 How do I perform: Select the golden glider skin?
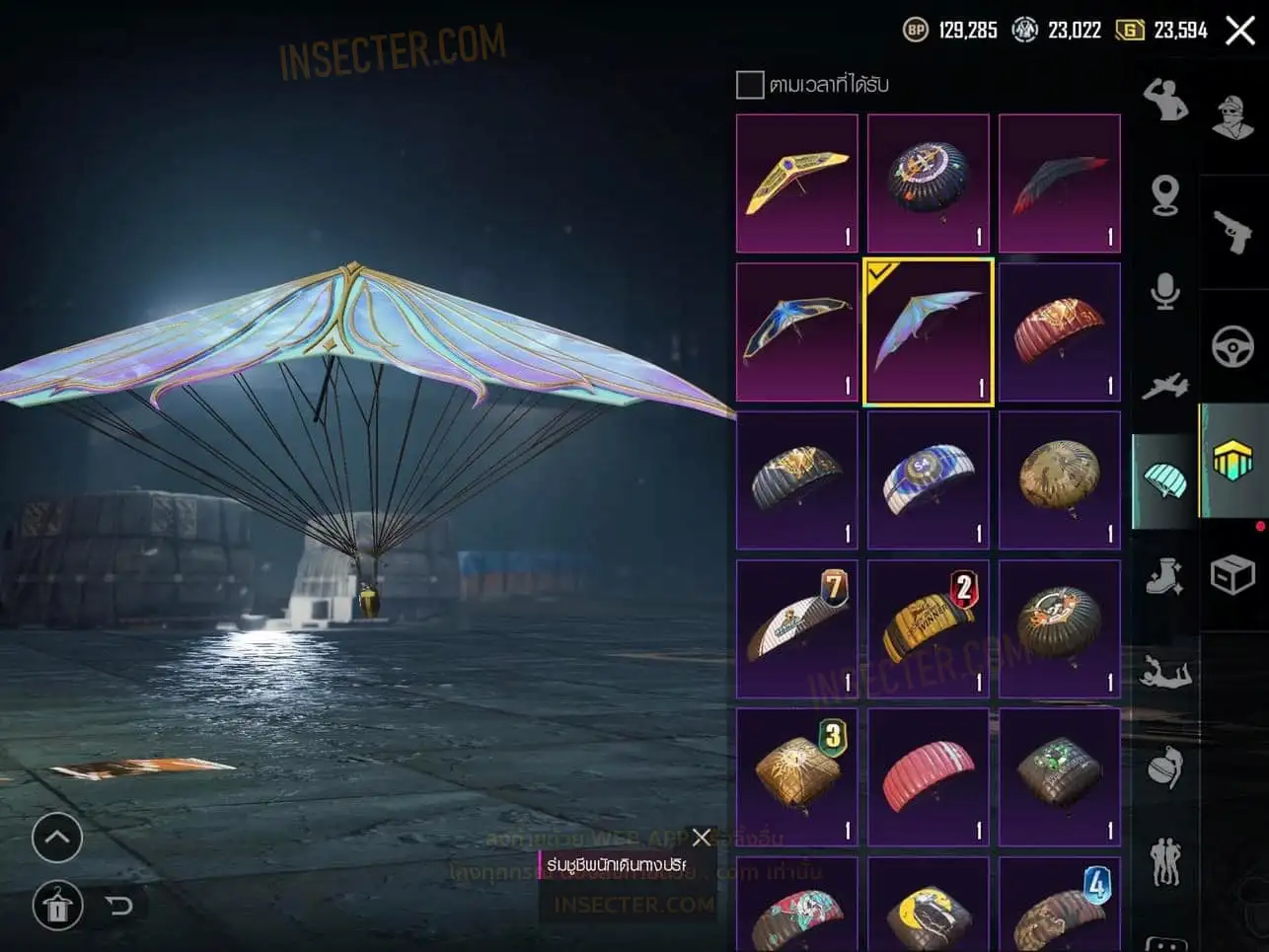(796, 183)
